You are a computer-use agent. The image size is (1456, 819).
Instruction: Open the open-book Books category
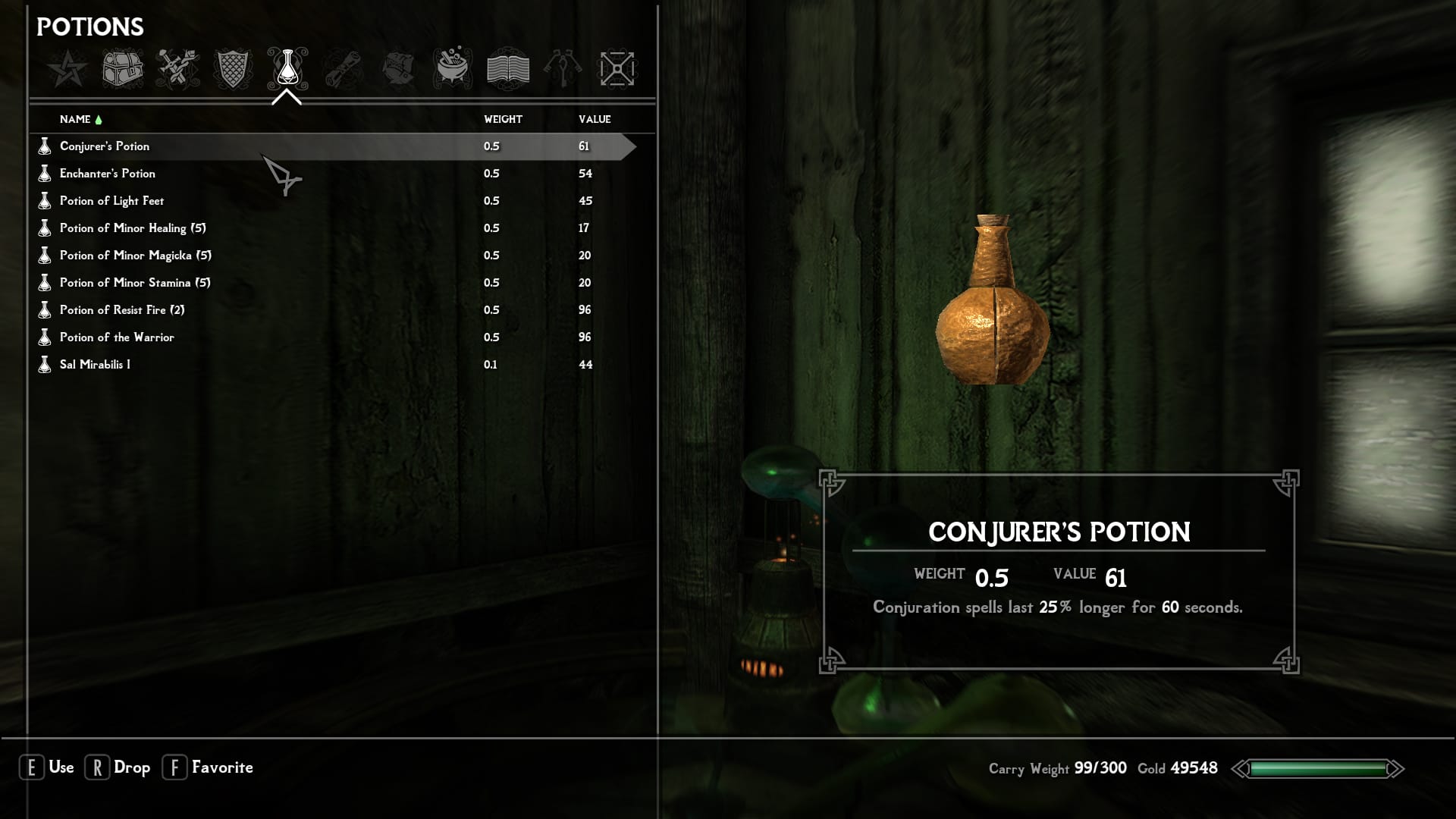pyautogui.click(x=507, y=69)
